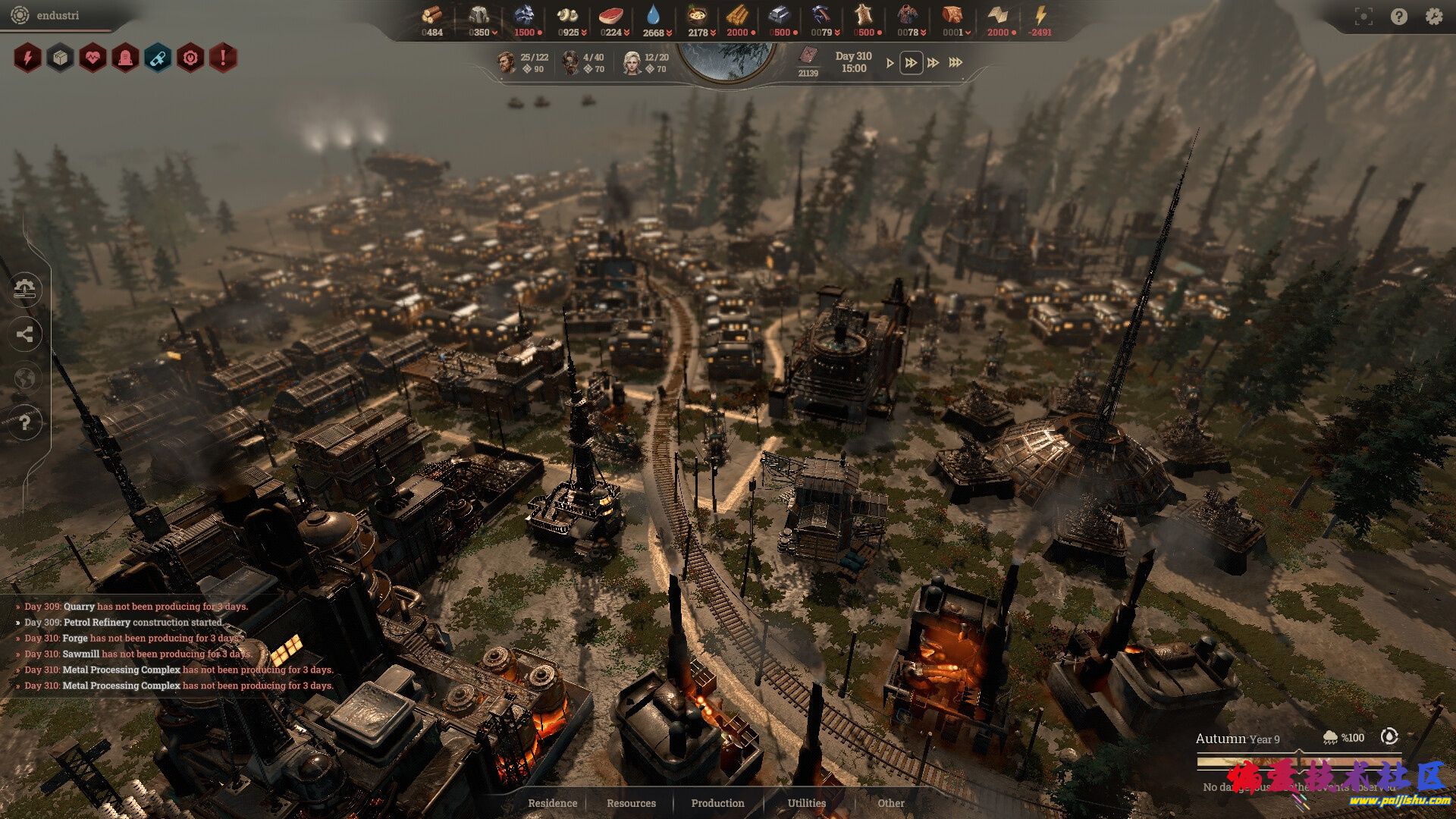1456x819 pixels.
Task: Open the storage box alert icon
Action: pyautogui.click(x=60, y=58)
